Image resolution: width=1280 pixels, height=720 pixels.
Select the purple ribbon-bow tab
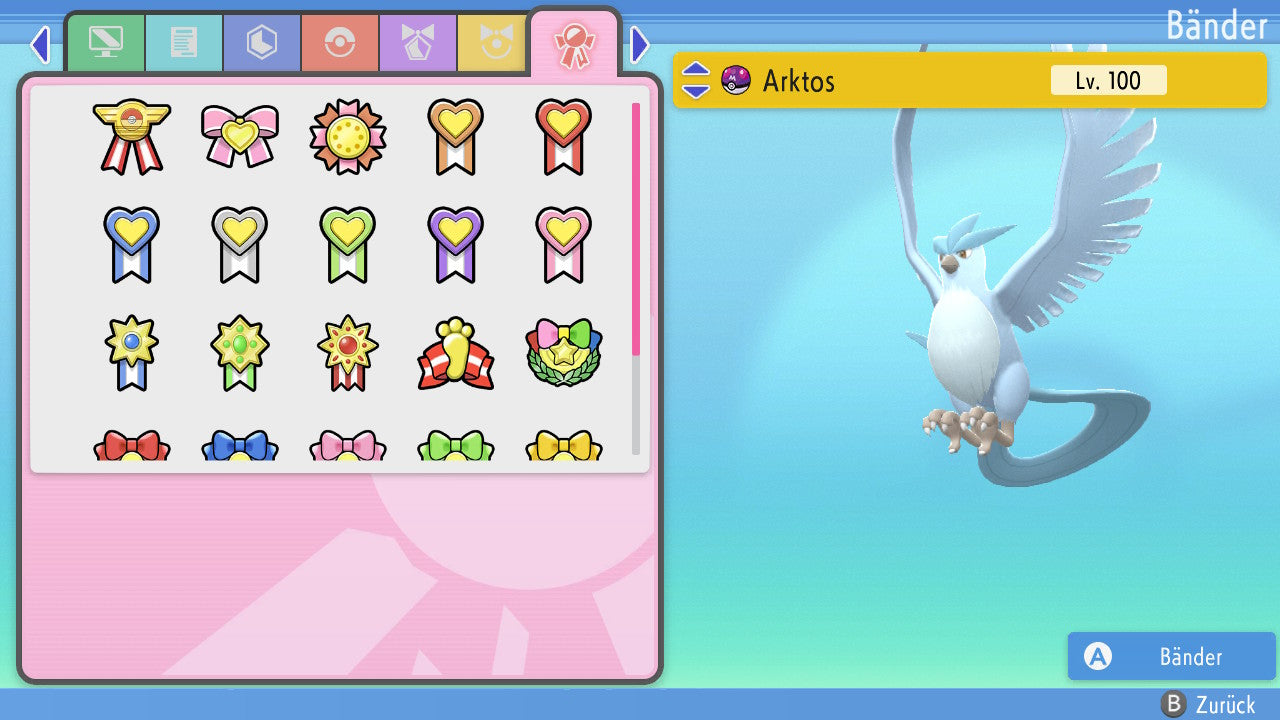[x=417, y=43]
